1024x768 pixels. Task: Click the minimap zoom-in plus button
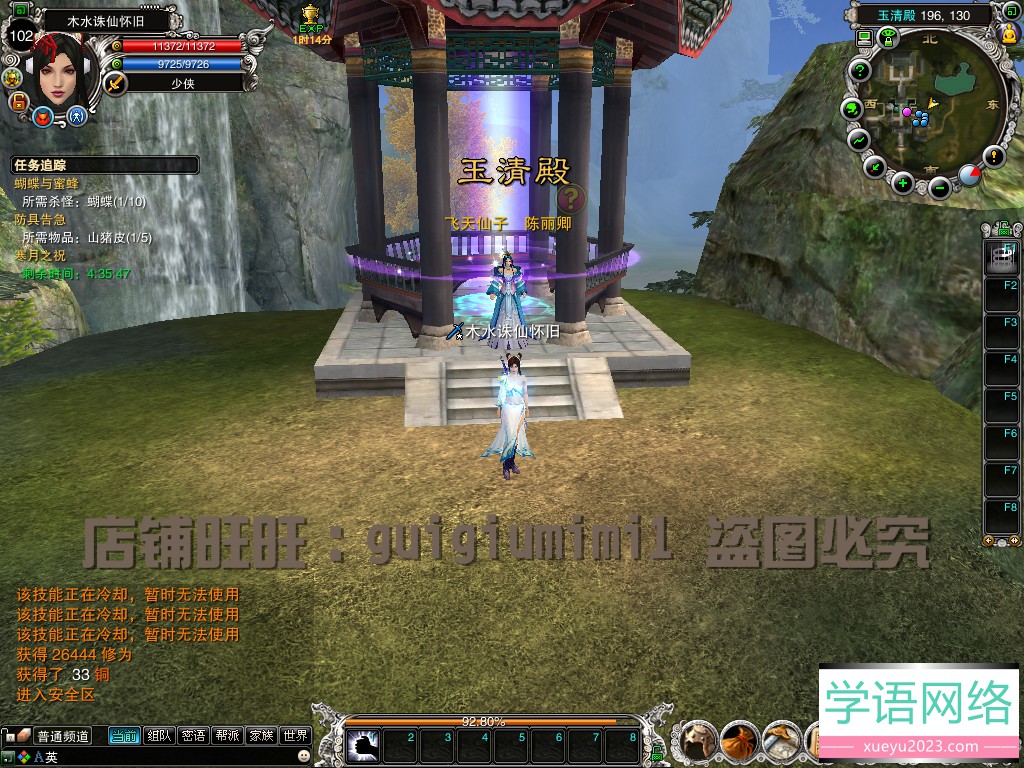tap(902, 182)
